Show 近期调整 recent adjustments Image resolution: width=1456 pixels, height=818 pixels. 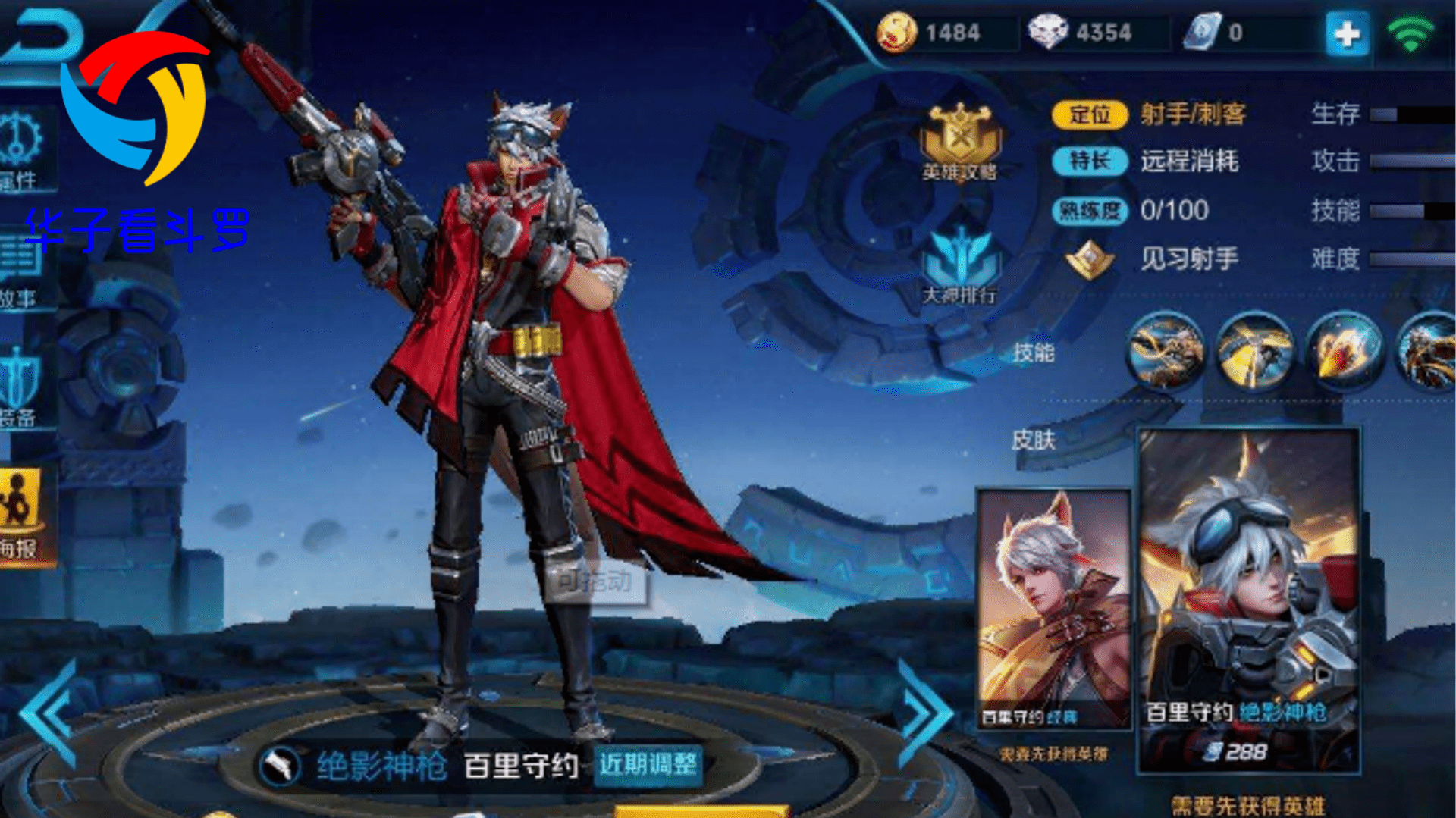point(648,764)
